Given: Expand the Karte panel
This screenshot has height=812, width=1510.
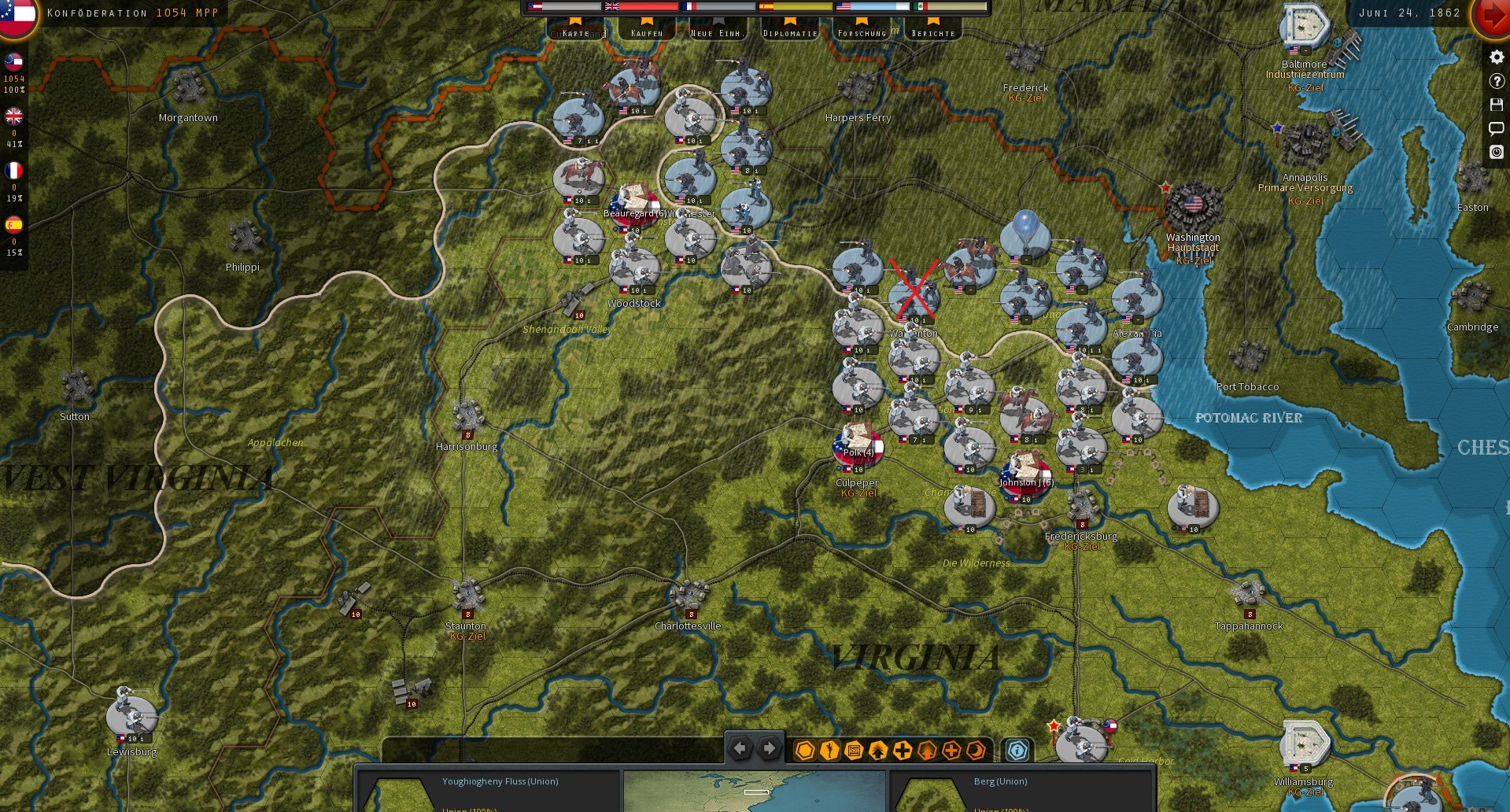Looking at the screenshot, I should (x=578, y=32).
